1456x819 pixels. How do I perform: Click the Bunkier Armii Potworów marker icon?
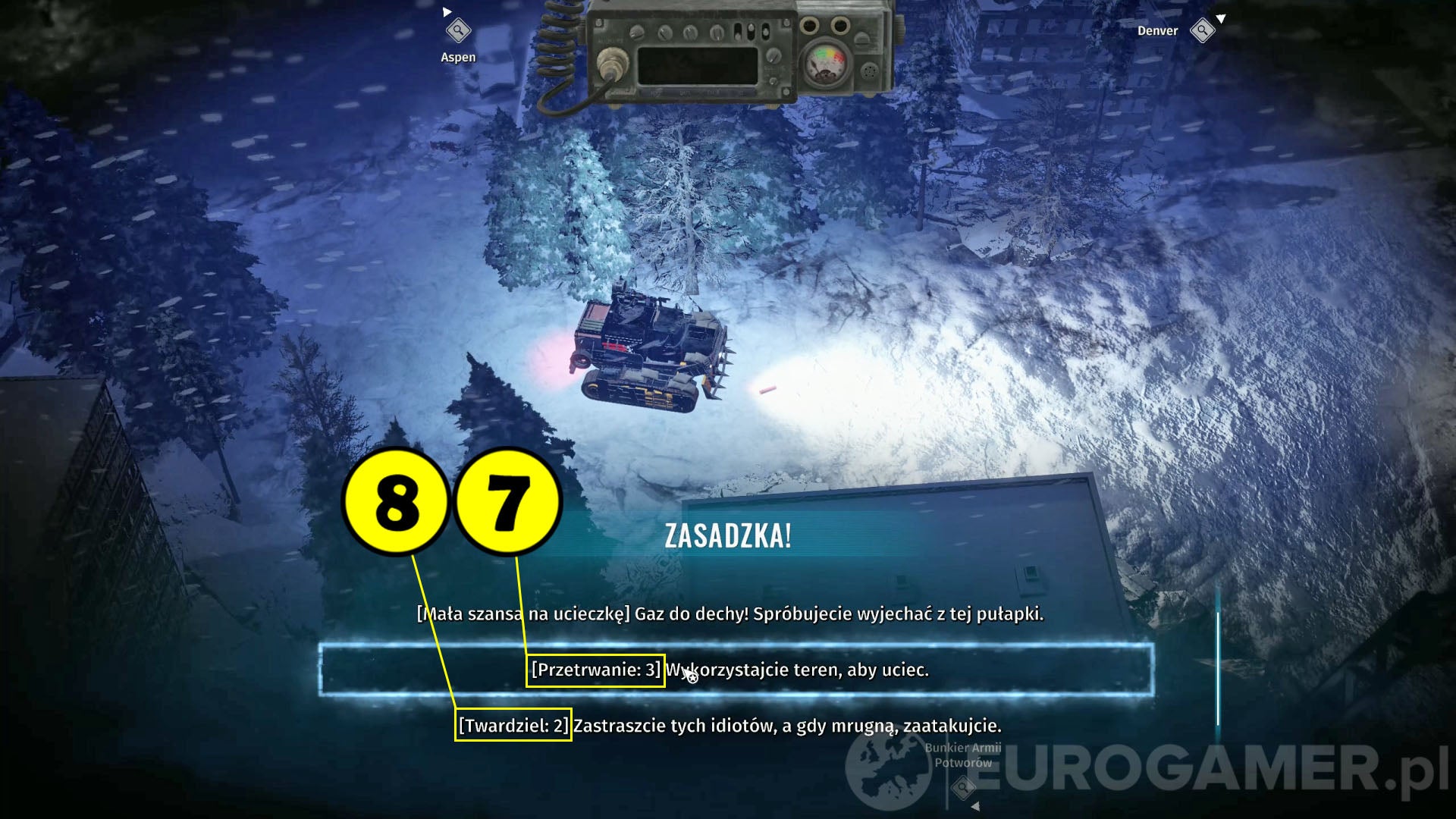(963, 786)
